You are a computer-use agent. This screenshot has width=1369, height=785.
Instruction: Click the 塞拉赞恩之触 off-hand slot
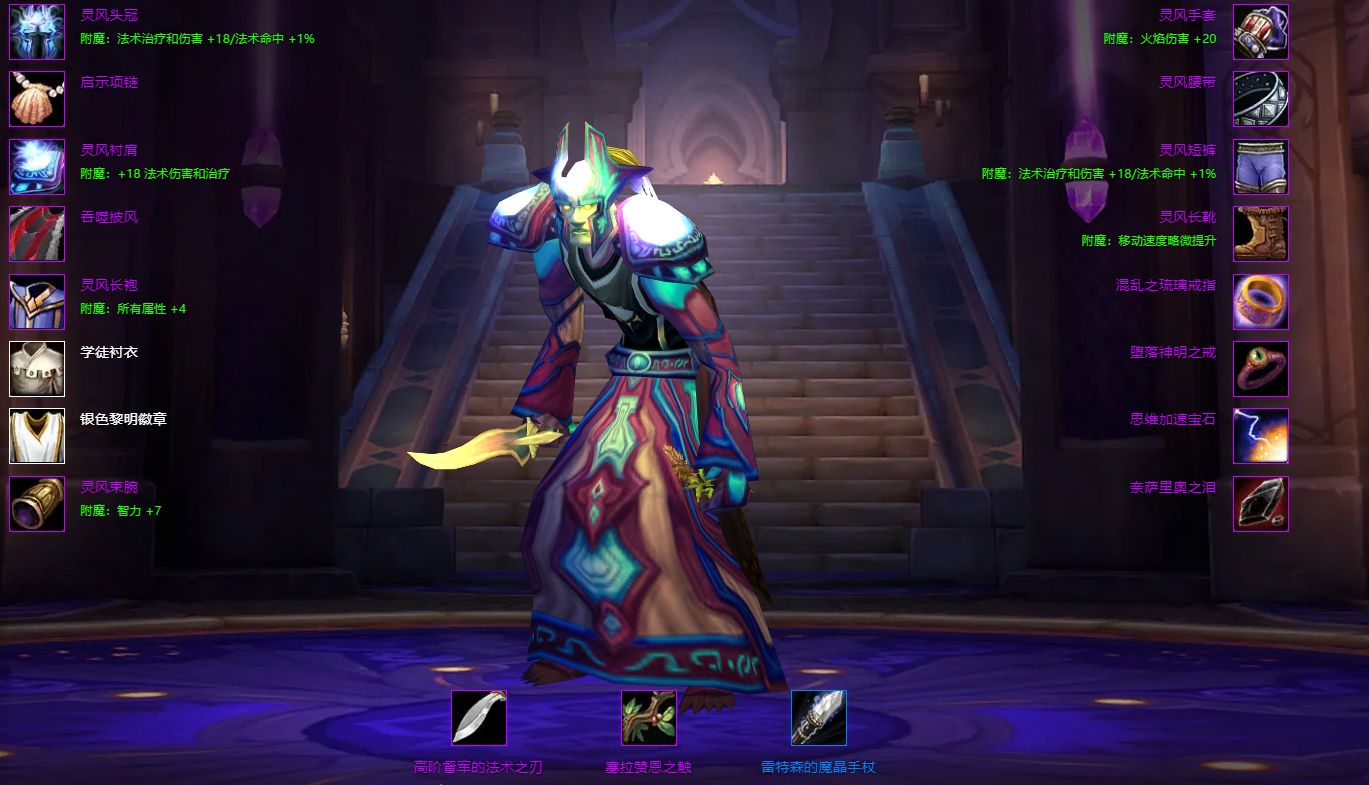(649, 718)
